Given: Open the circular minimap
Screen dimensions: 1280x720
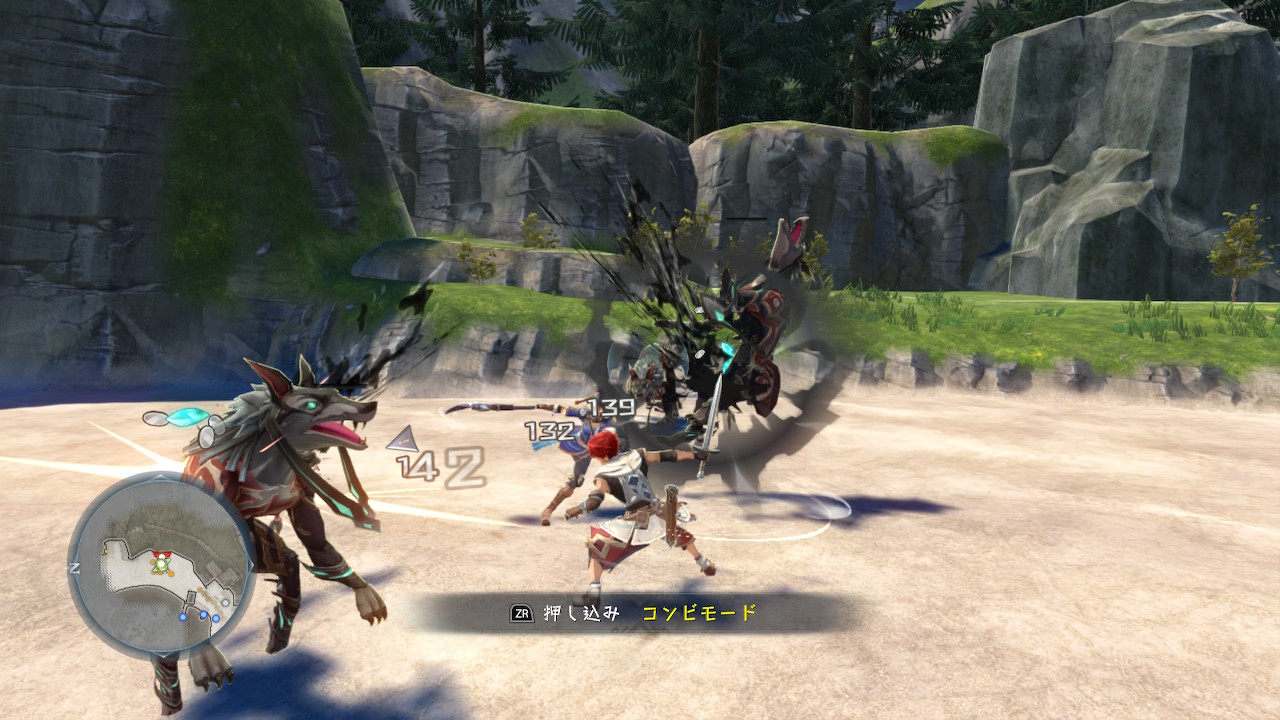Looking at the screenshot, I should click(x=160, y=566).
